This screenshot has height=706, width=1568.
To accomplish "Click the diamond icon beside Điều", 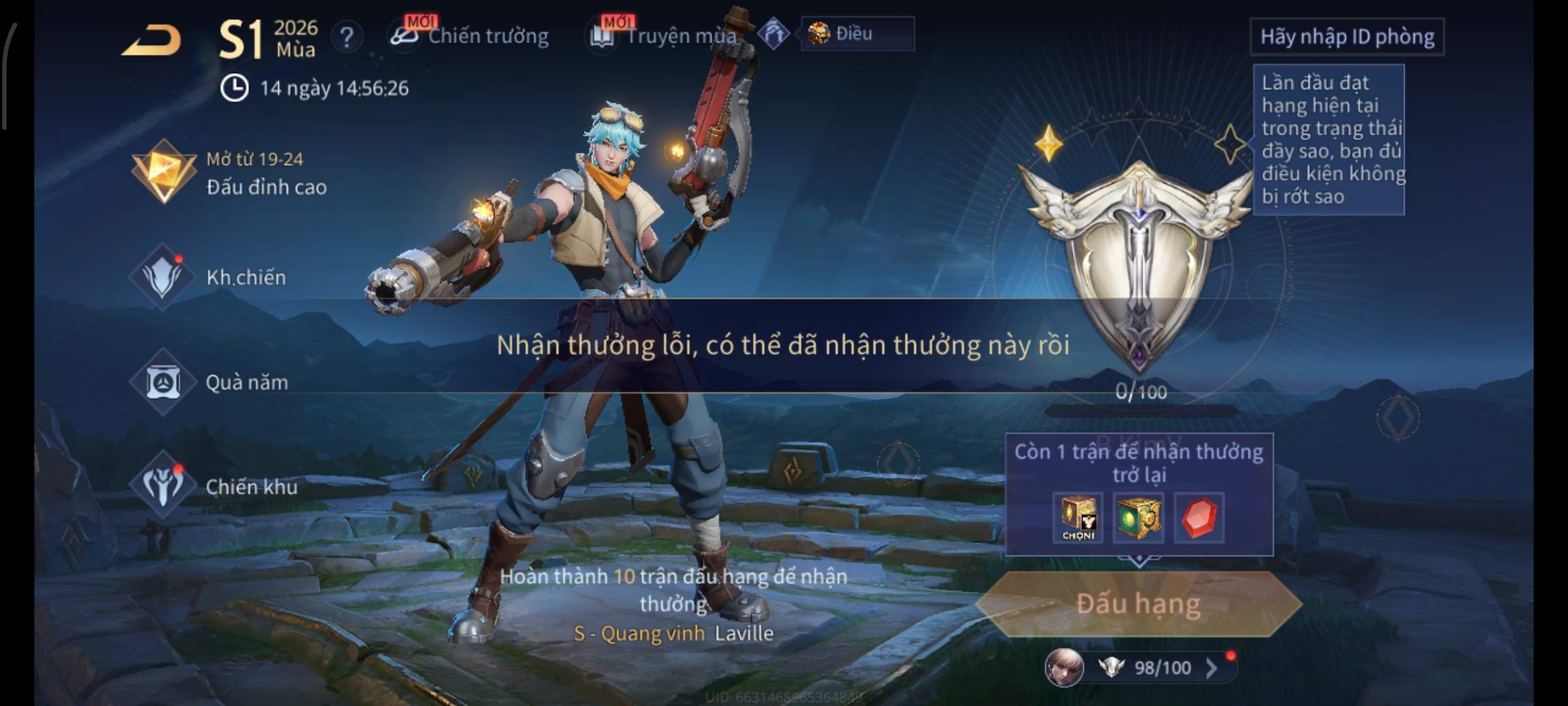I will pyautogui.click(x=774, y=33).
